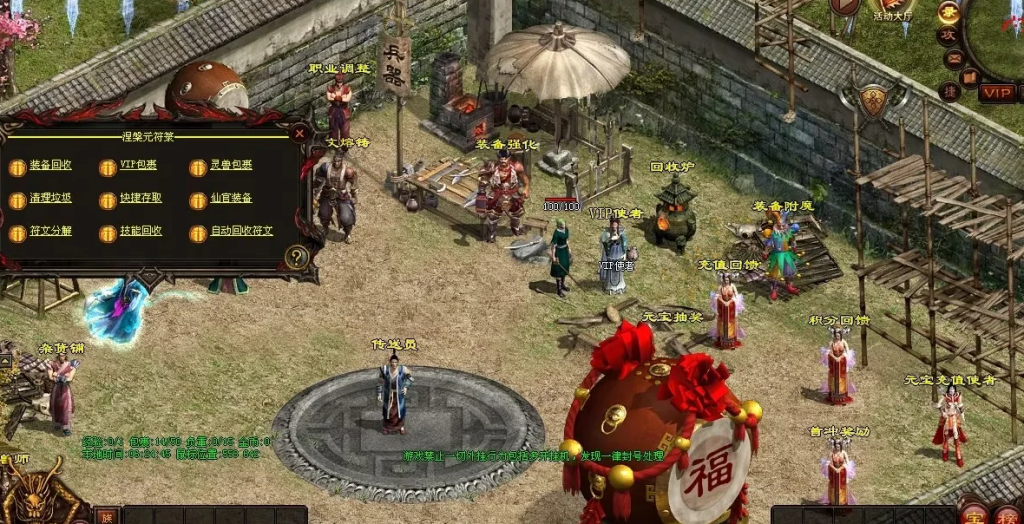Open the book icon beside the minimap
Screen dimensions: 1024x524
tap(968, 76)
